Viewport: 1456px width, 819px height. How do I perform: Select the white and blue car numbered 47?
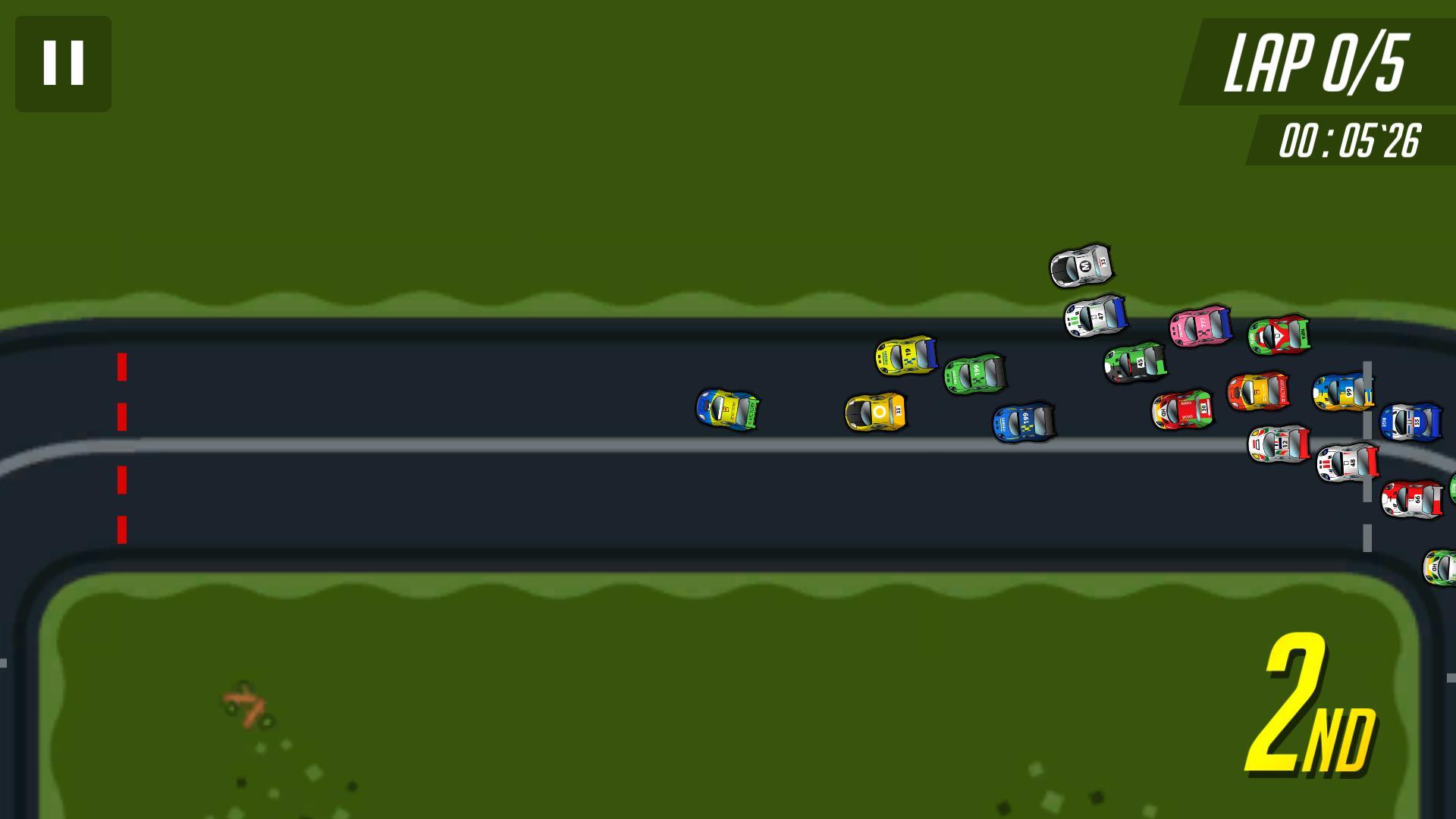[x=1095, y=317]
